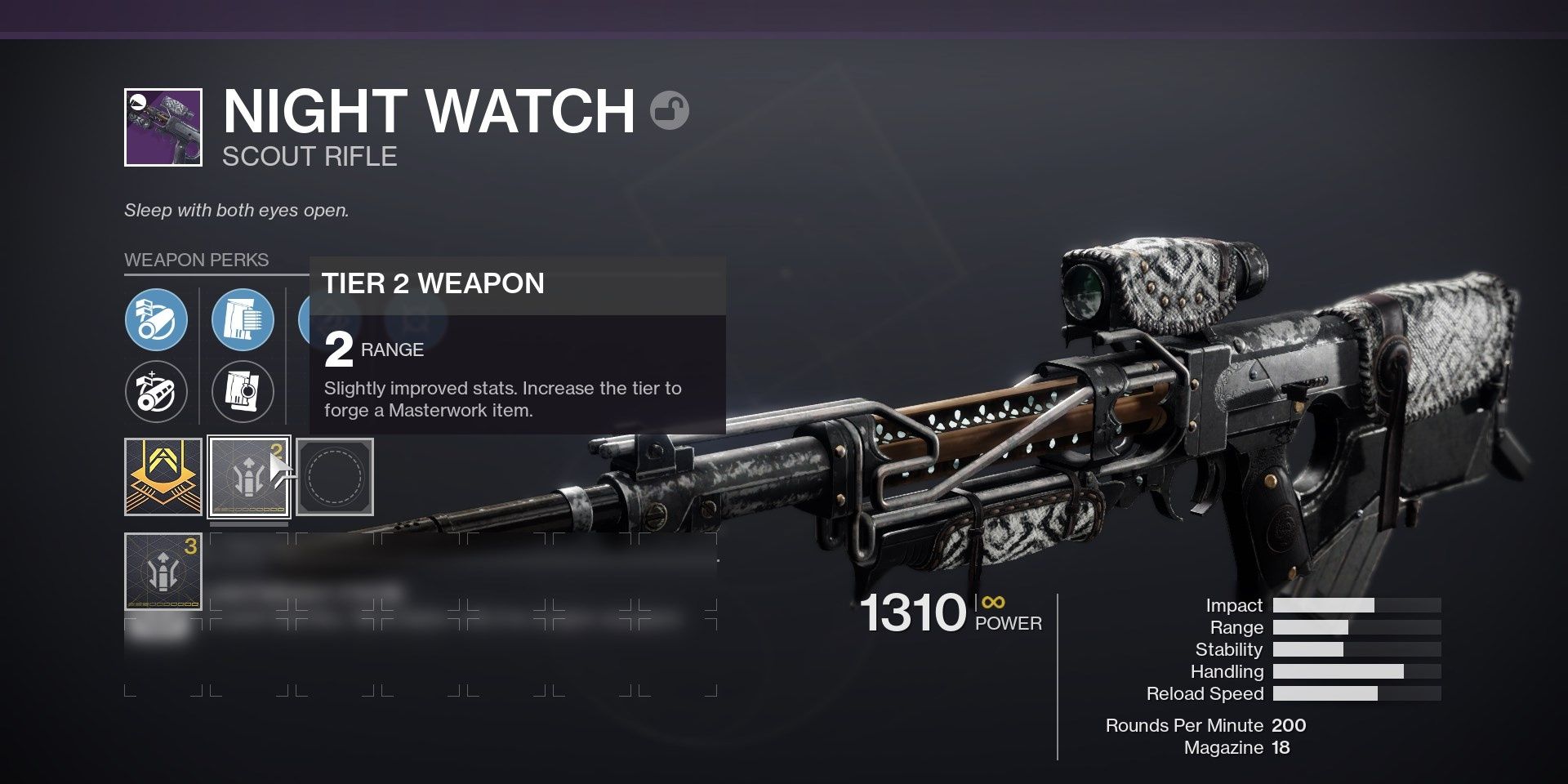Select the gold weapon ornament slot icon
The image size is (1568, 784).
[x=164, y=476]
